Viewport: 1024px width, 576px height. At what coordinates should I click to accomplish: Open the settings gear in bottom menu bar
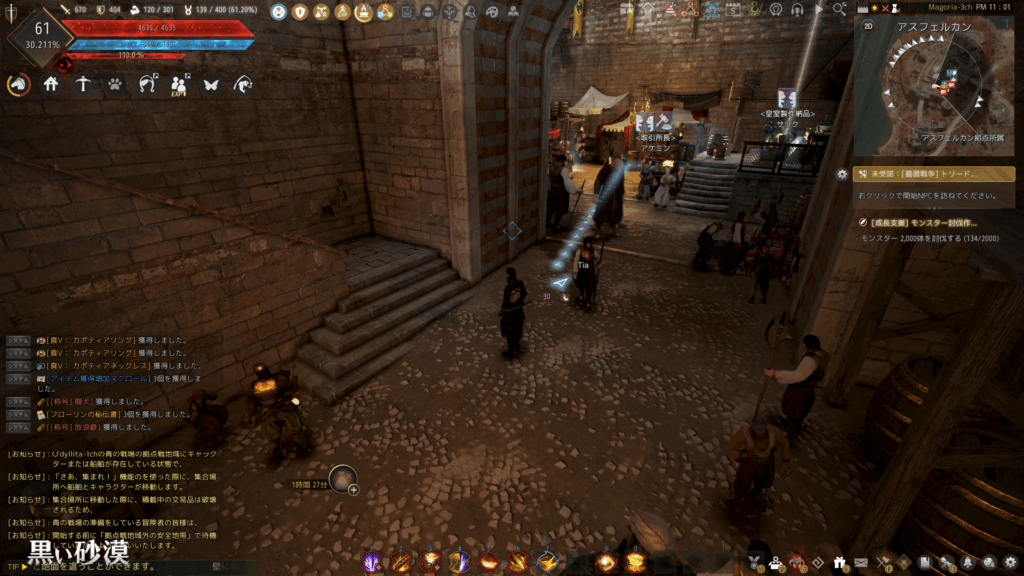(x=1010, y=563)
